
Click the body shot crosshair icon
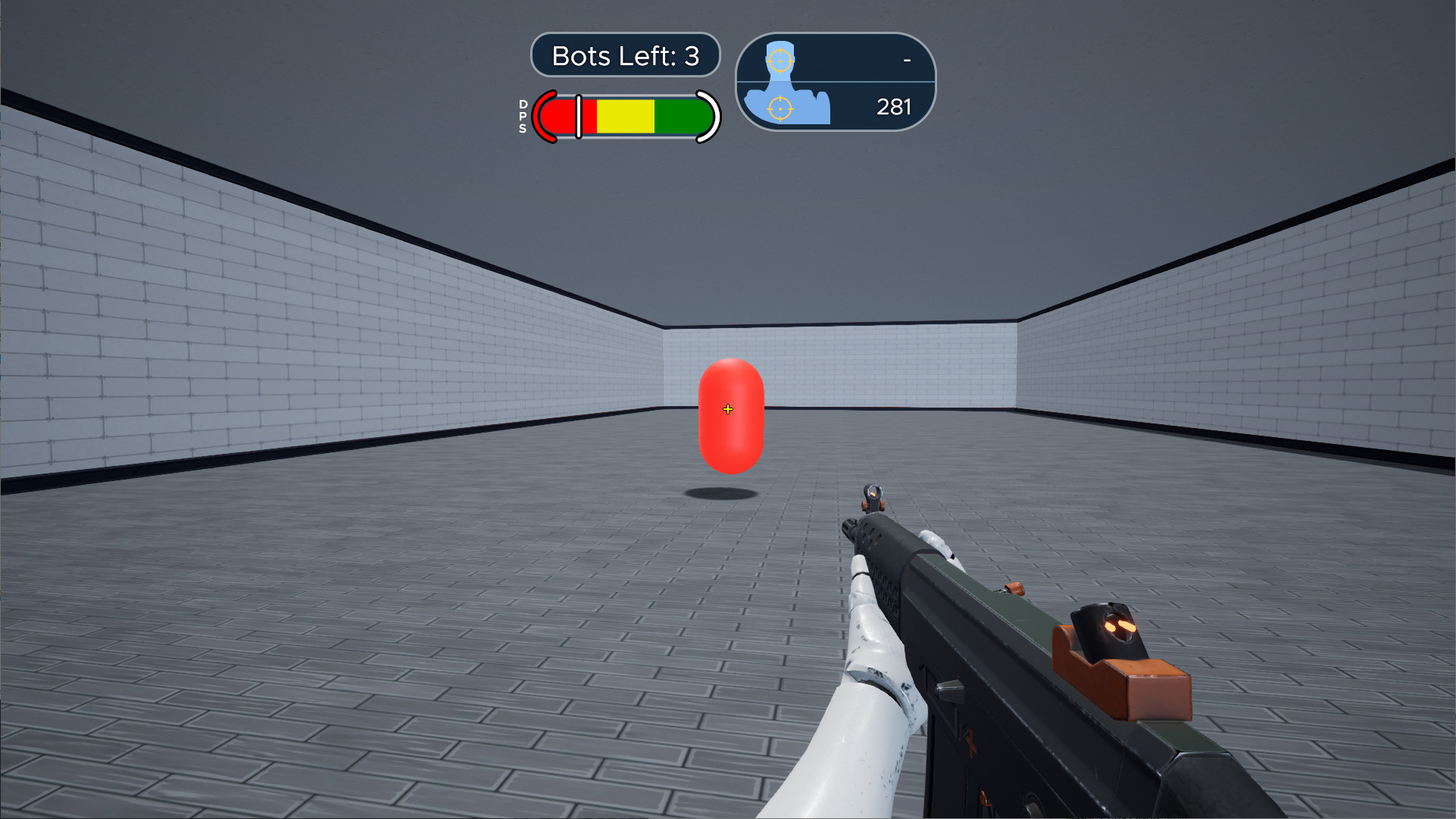pos(780,108)
